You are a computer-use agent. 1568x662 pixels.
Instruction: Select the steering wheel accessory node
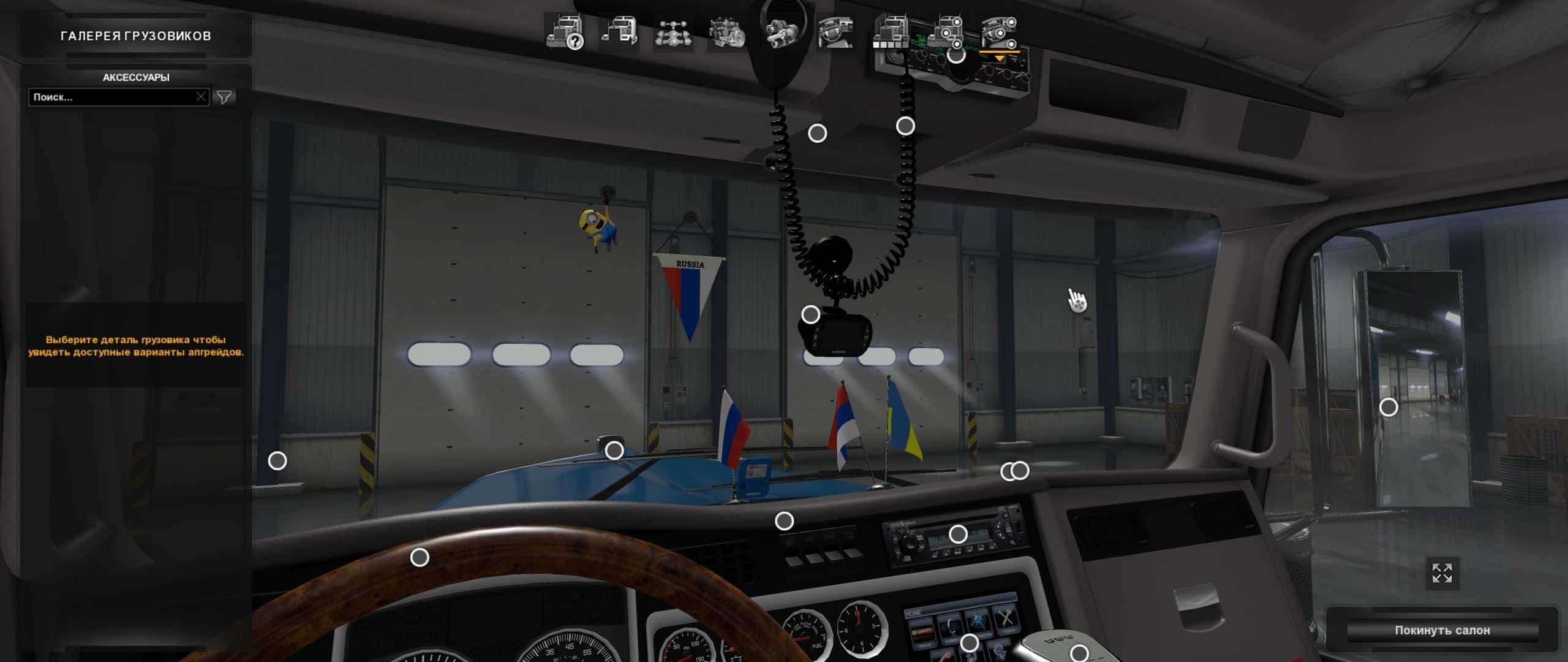420,557
